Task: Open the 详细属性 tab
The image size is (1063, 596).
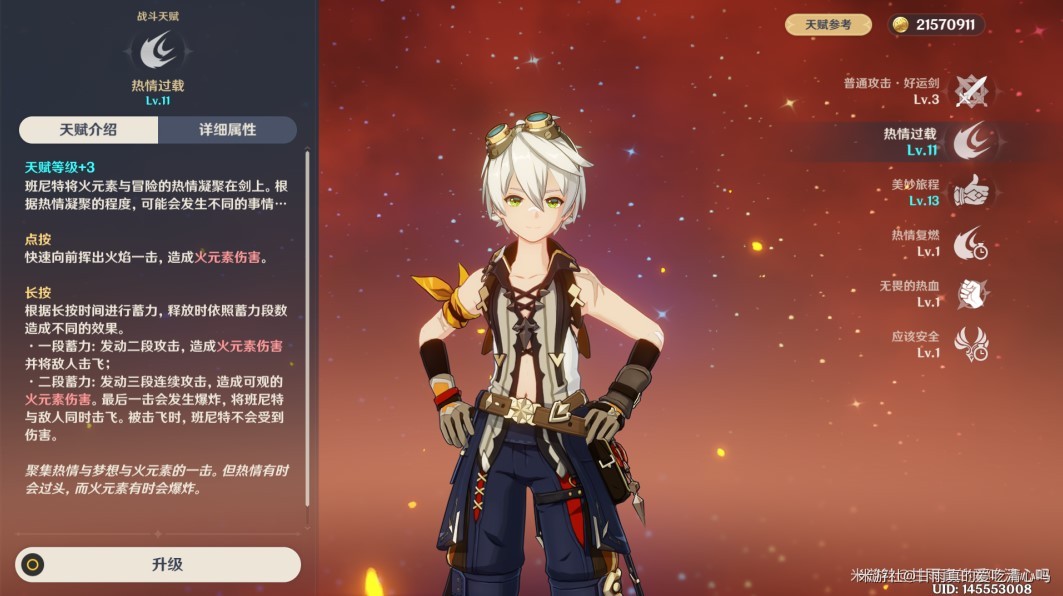Action: [x=227, y=130]
